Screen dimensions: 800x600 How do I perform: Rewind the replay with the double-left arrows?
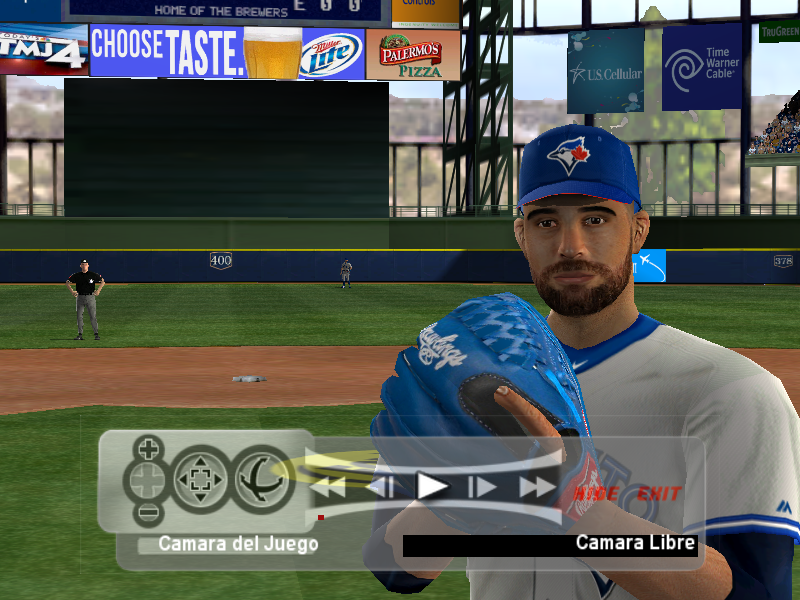[x=328, y=488]
